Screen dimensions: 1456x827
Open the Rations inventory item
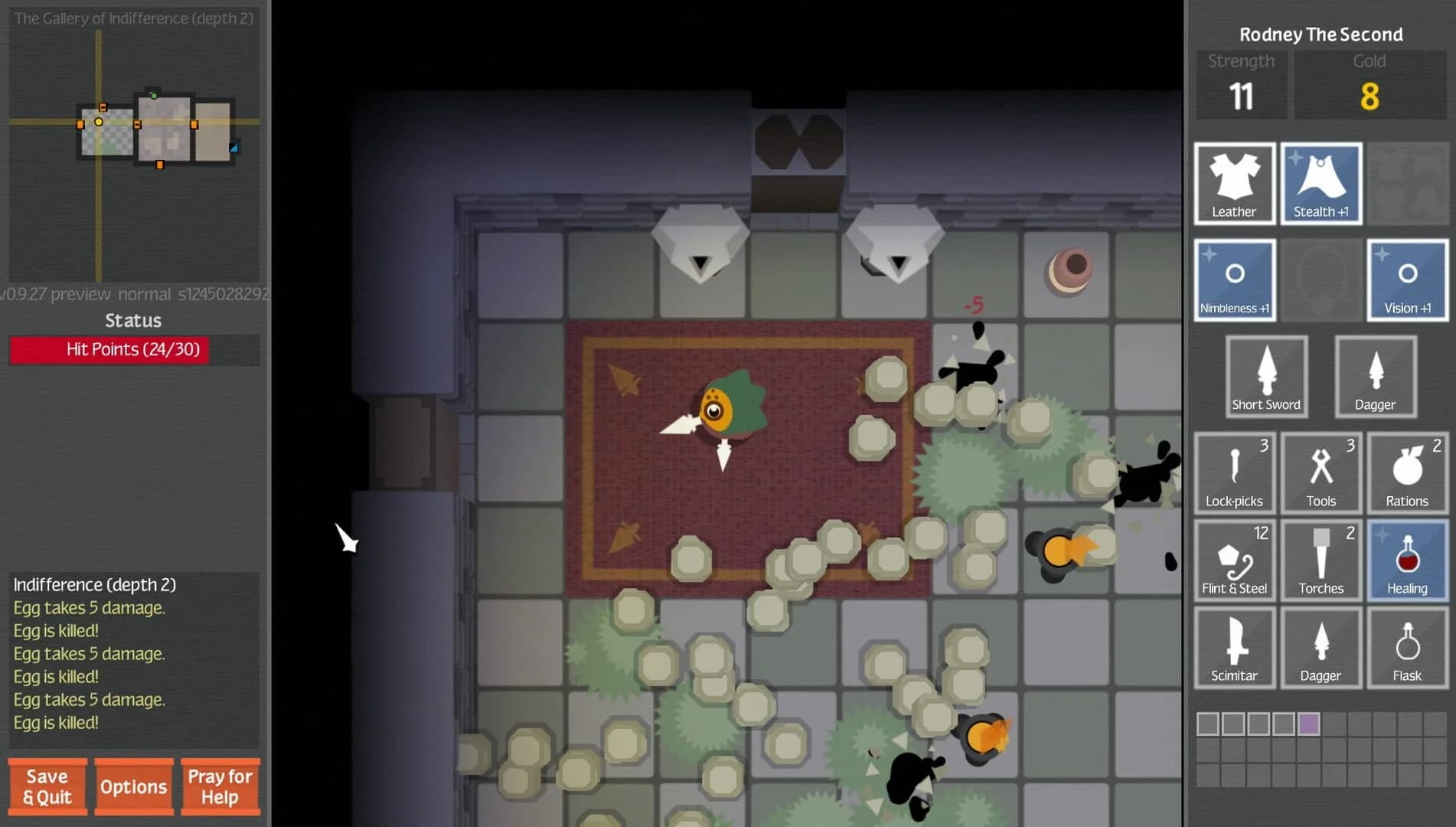pos(1407,473)
